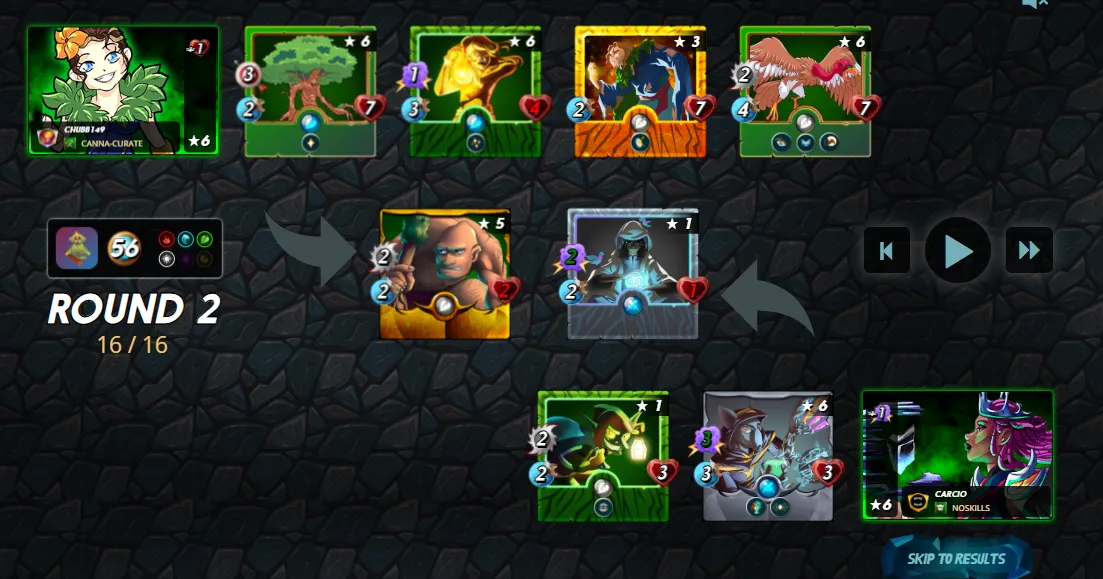Select the goblin with lantern card
Image resolution: width=1103 pixels, height=579 pixels.
(x=603, y=456)
